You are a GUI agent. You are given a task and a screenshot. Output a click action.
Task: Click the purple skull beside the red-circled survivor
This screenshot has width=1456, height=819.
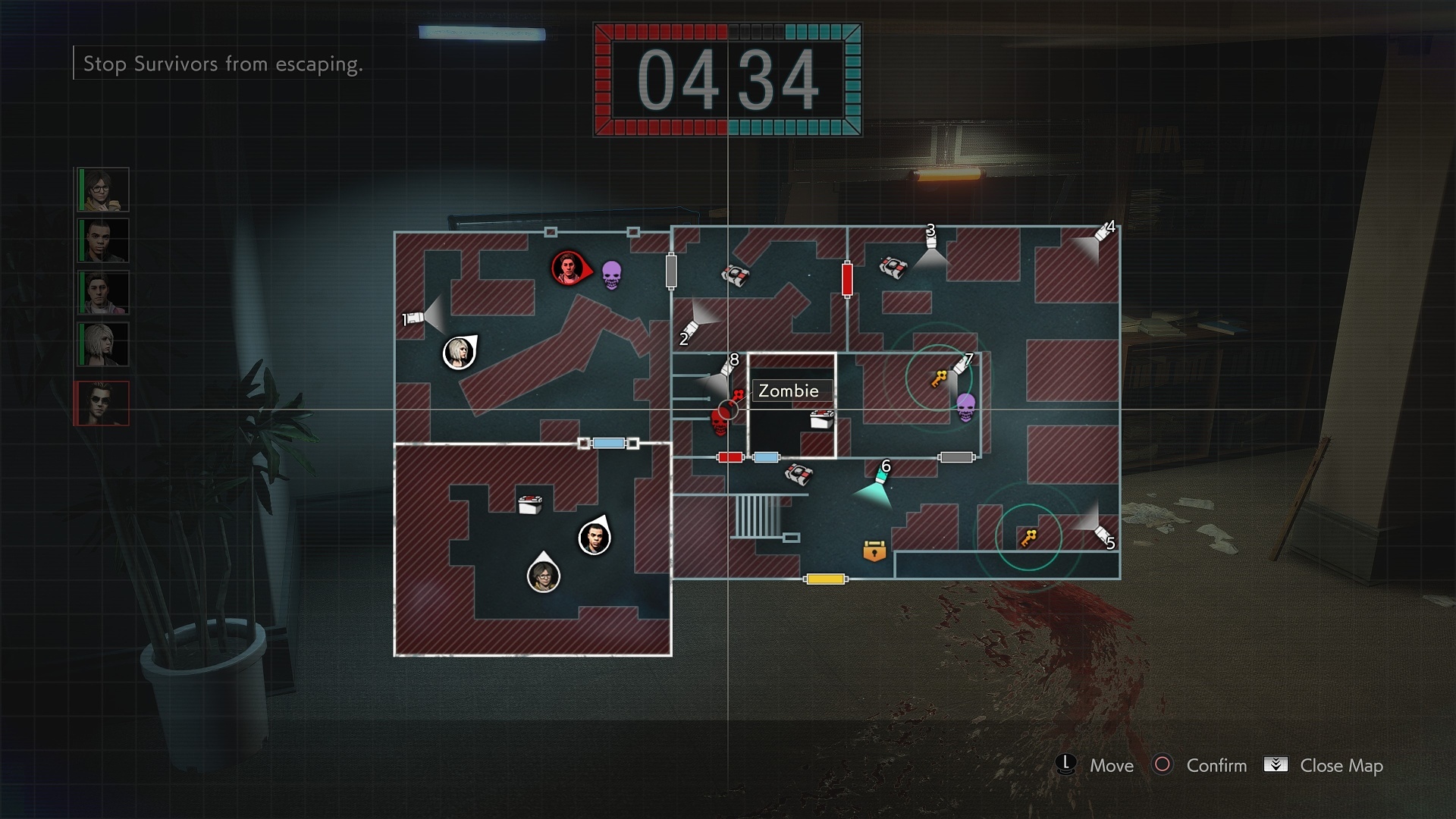[x=611, y=275]
